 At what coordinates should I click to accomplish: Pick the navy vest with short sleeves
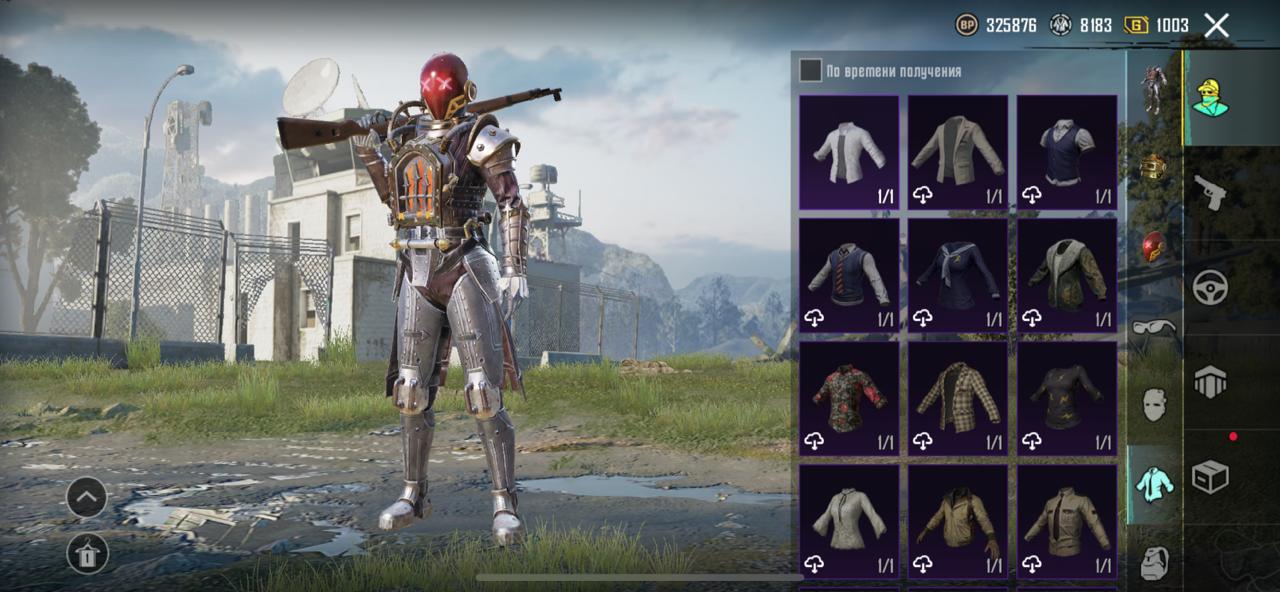coord(1067,152)
